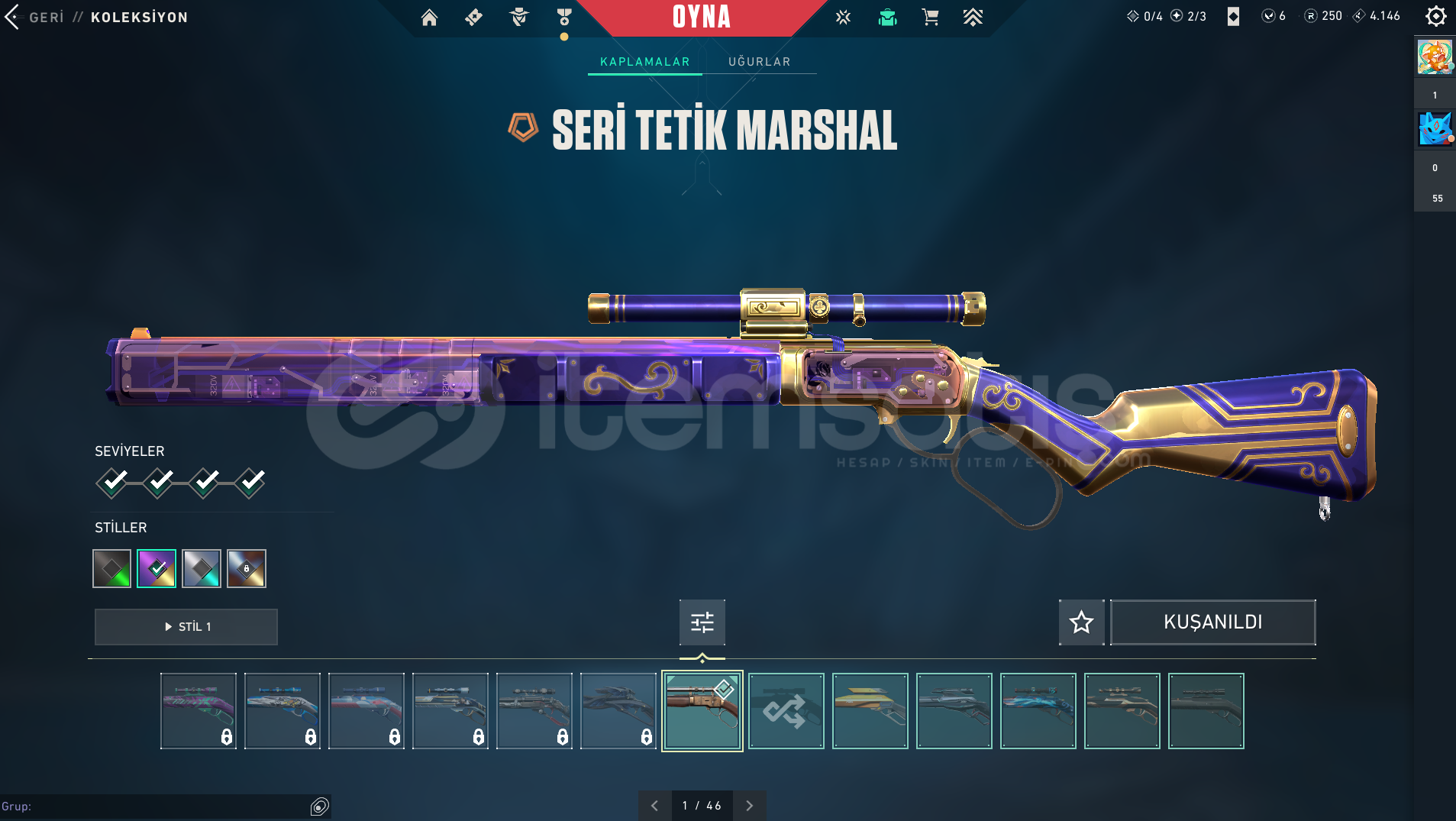This screenshot has height=821, width=1456.
Task: Play the STİL 1 preview video
Action: [186, 626]
